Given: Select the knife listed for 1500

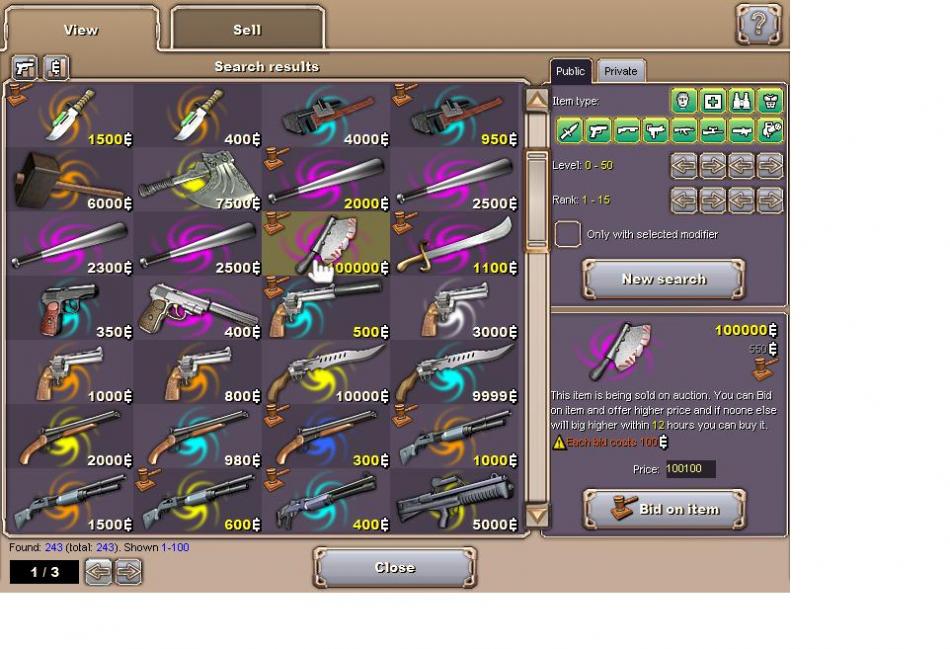Looking at the screenshot, I should pos(70,116).
